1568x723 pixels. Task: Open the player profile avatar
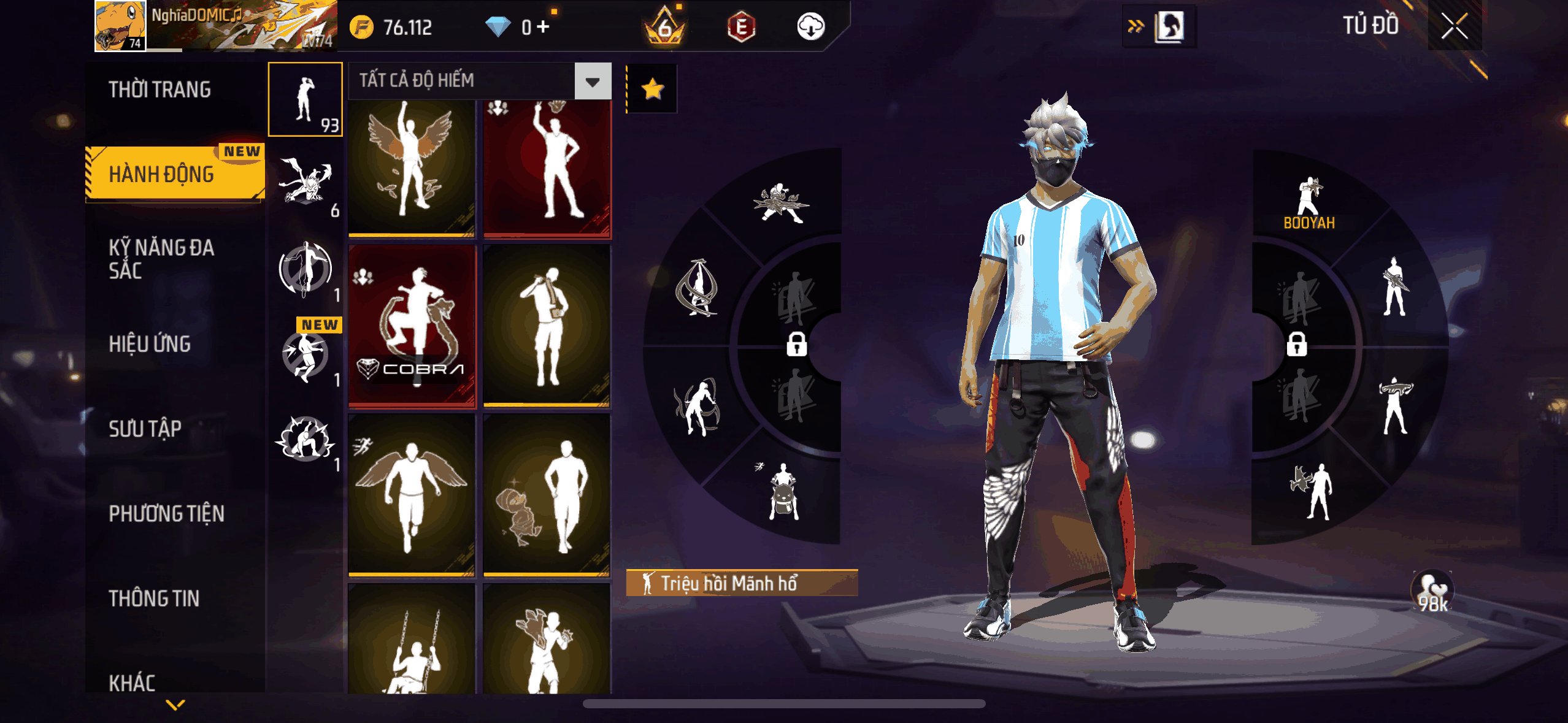tap(120, 26)
